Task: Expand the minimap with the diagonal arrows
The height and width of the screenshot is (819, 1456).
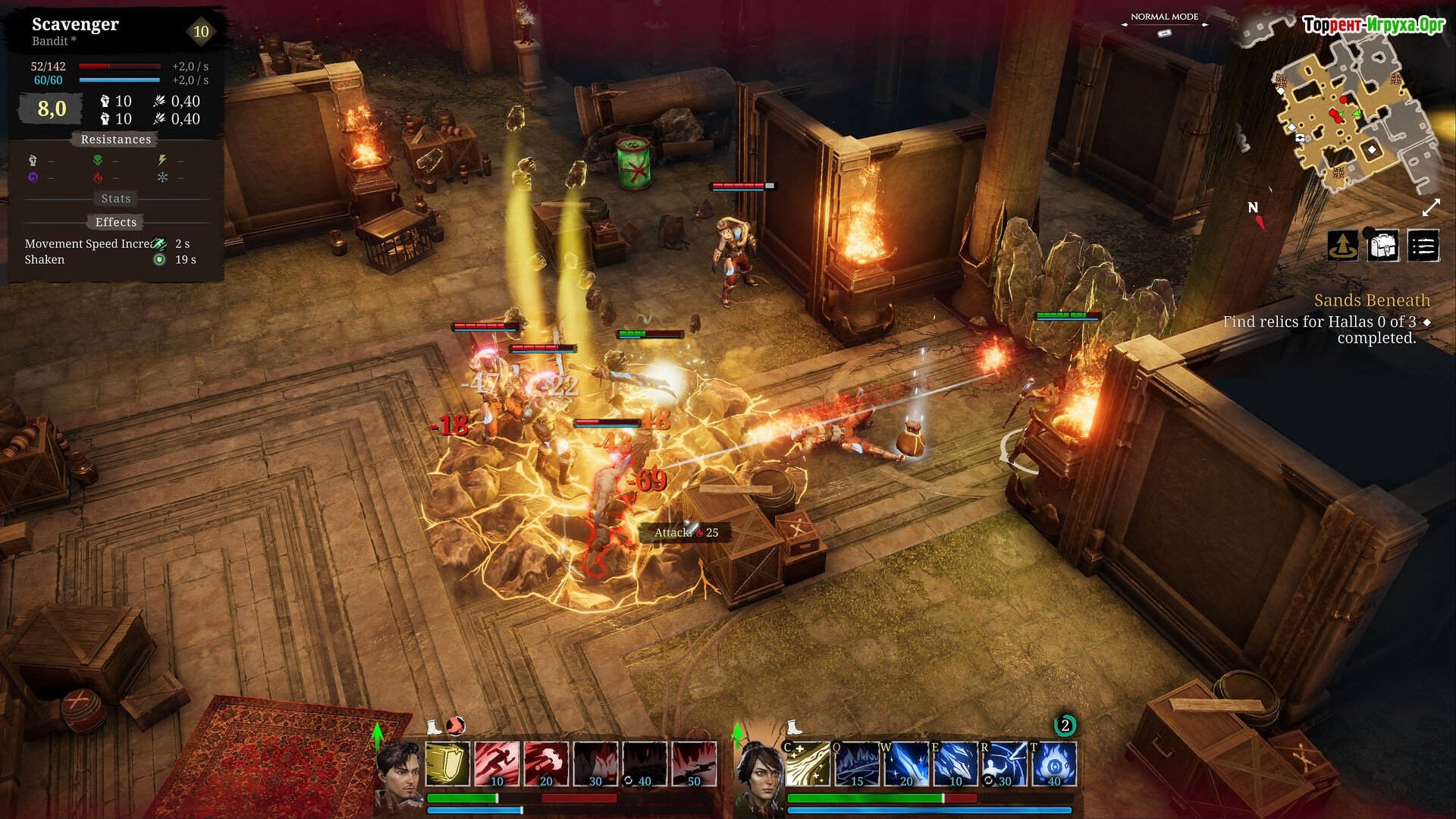Action: pos(1431,208)
